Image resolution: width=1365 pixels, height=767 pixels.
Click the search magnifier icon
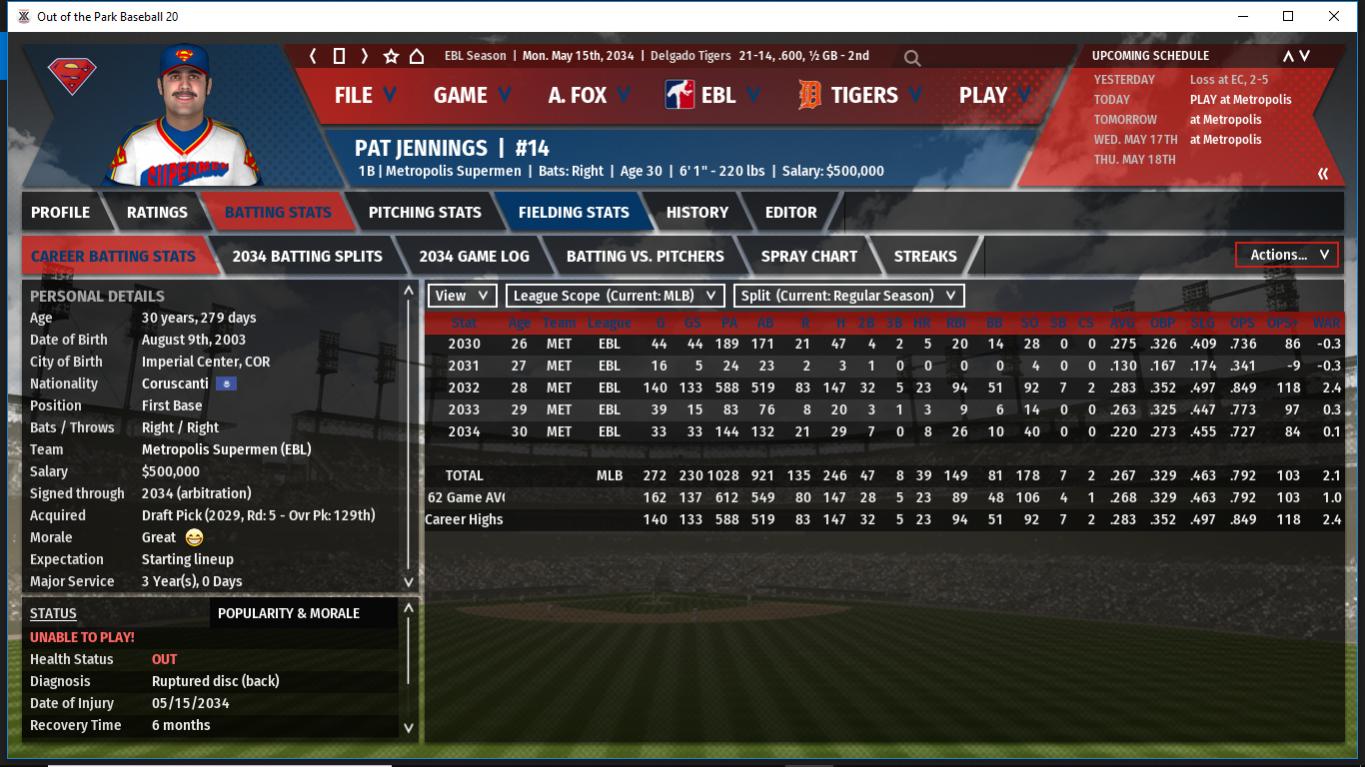912,58
